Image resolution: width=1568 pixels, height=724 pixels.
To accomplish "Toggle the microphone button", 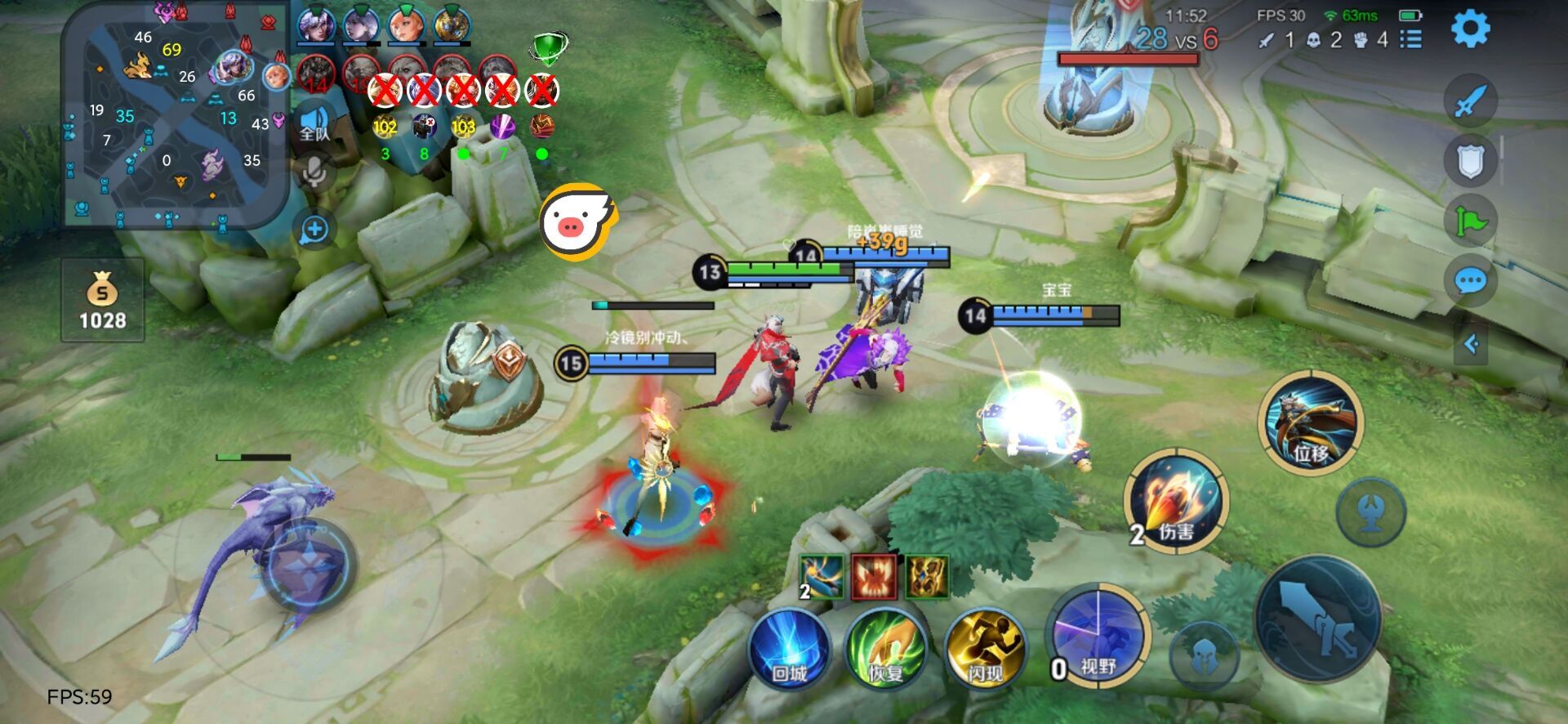I will coord(314,172).
